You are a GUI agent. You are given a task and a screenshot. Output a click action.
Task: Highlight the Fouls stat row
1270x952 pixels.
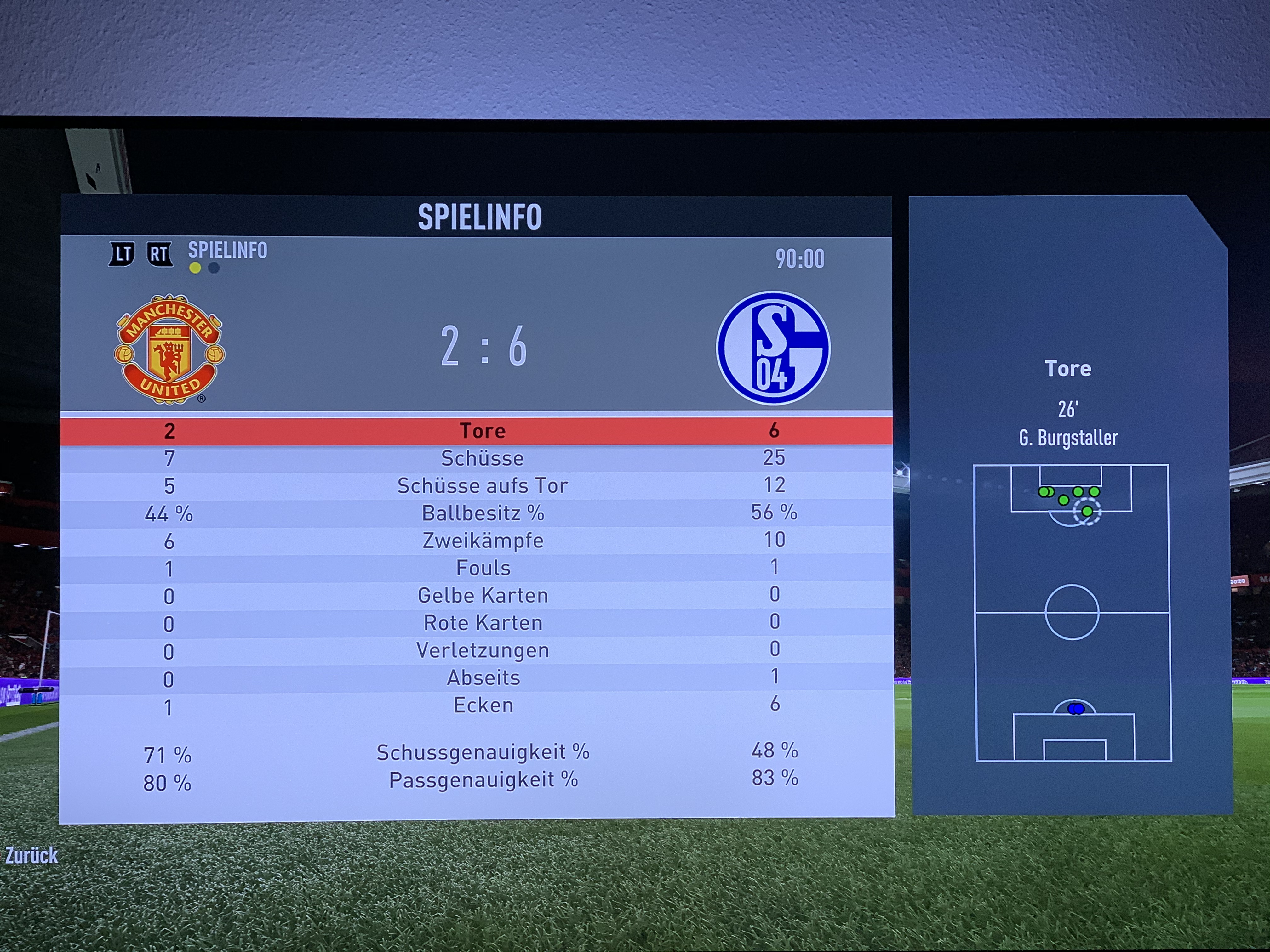tap(482, 568)
